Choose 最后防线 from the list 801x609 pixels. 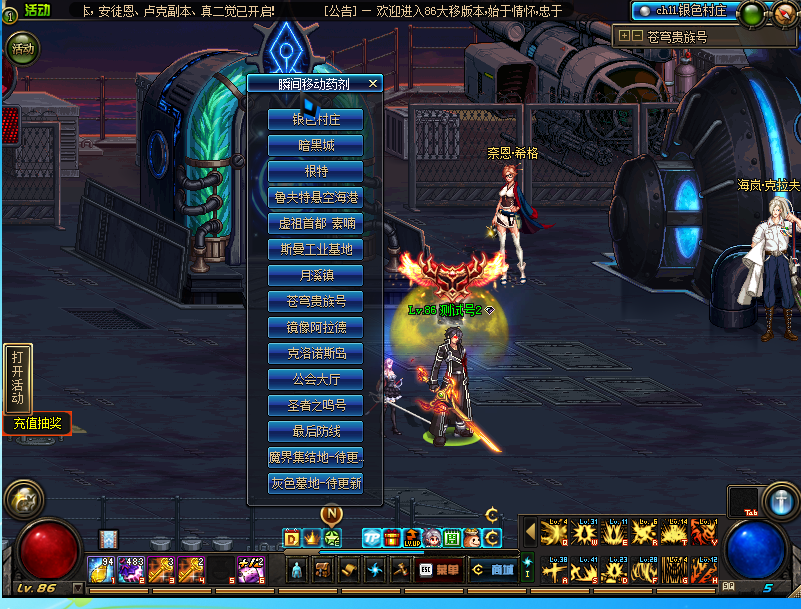[x=315, y=431]
